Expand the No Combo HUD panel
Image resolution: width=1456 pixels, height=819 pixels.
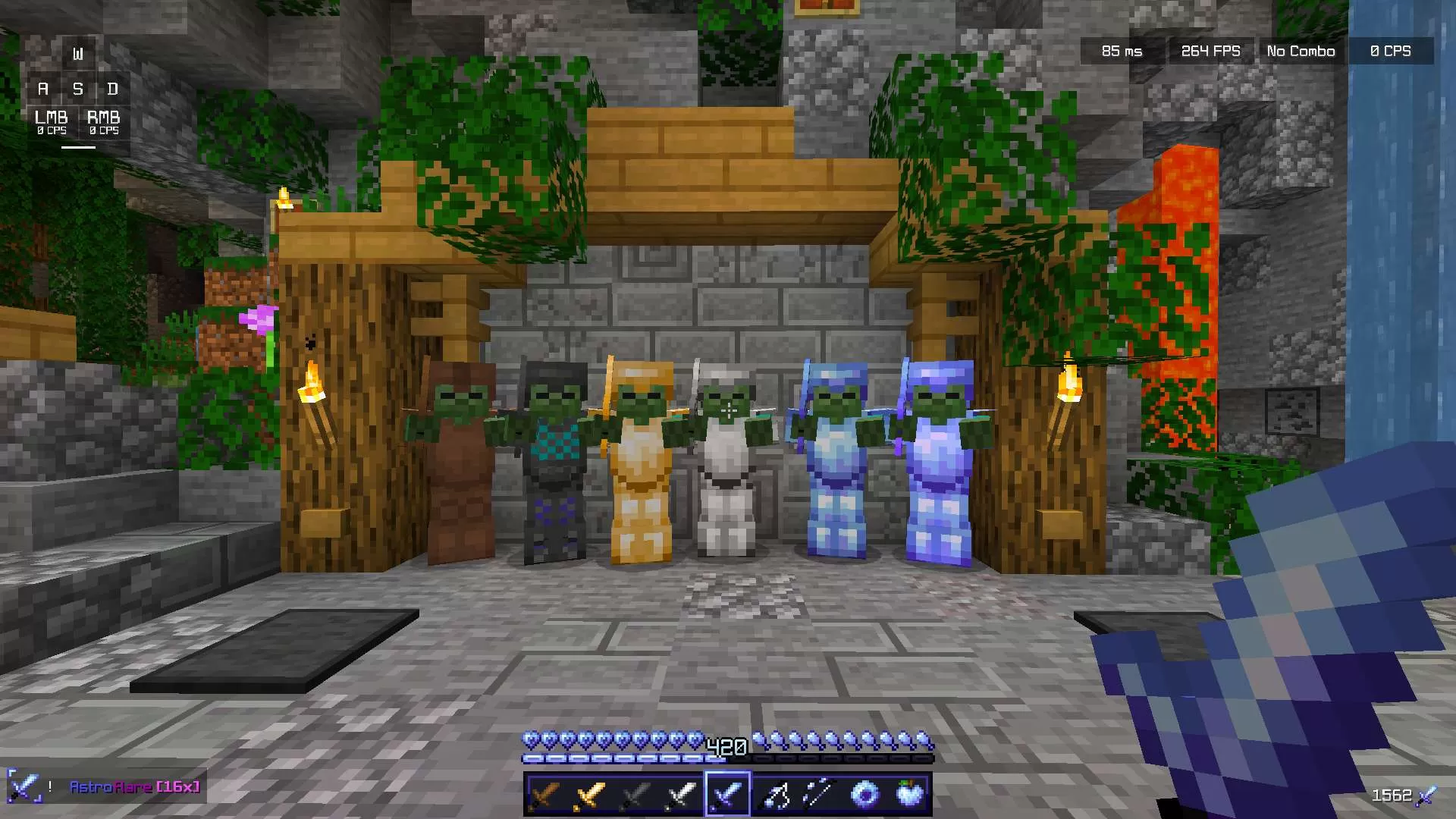1300,51
